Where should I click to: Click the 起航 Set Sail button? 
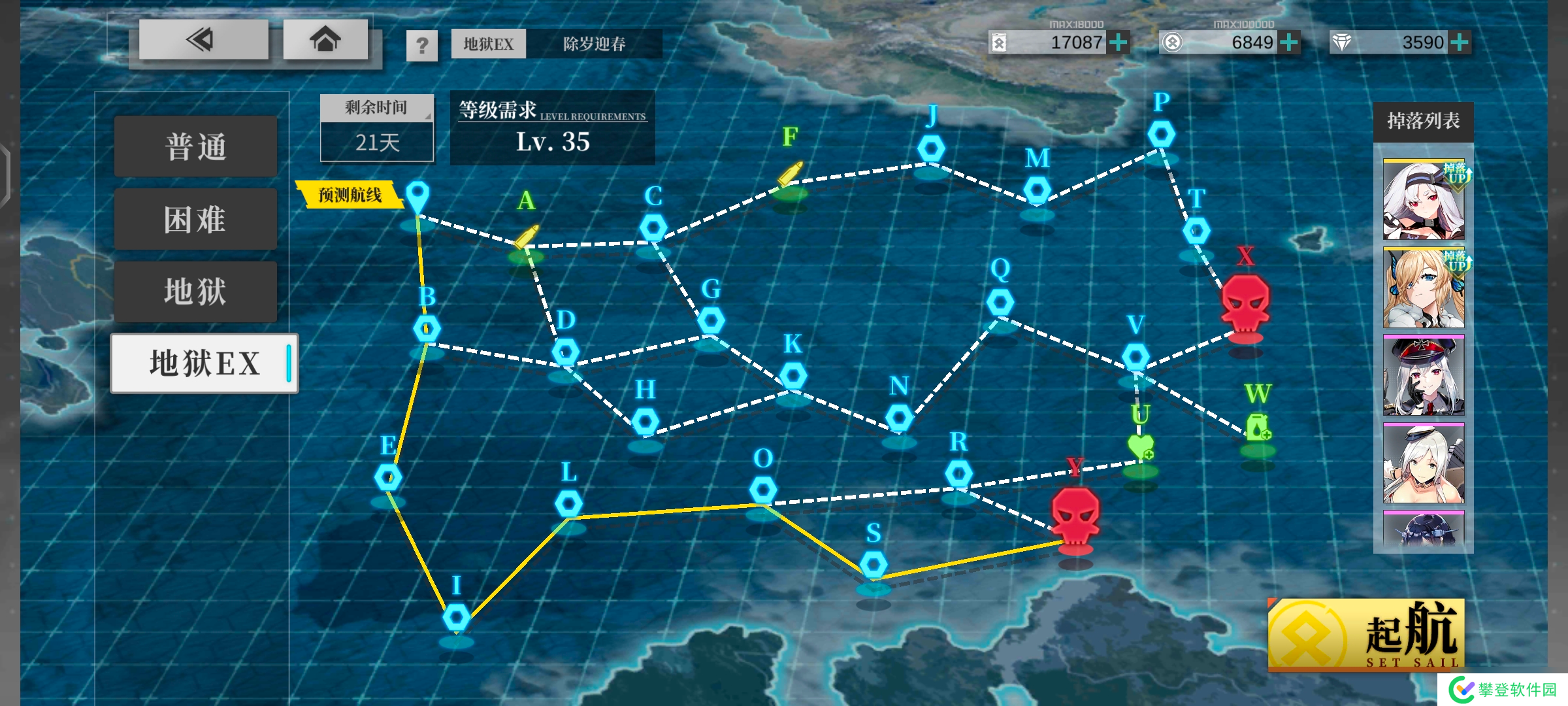point(1365,634)
